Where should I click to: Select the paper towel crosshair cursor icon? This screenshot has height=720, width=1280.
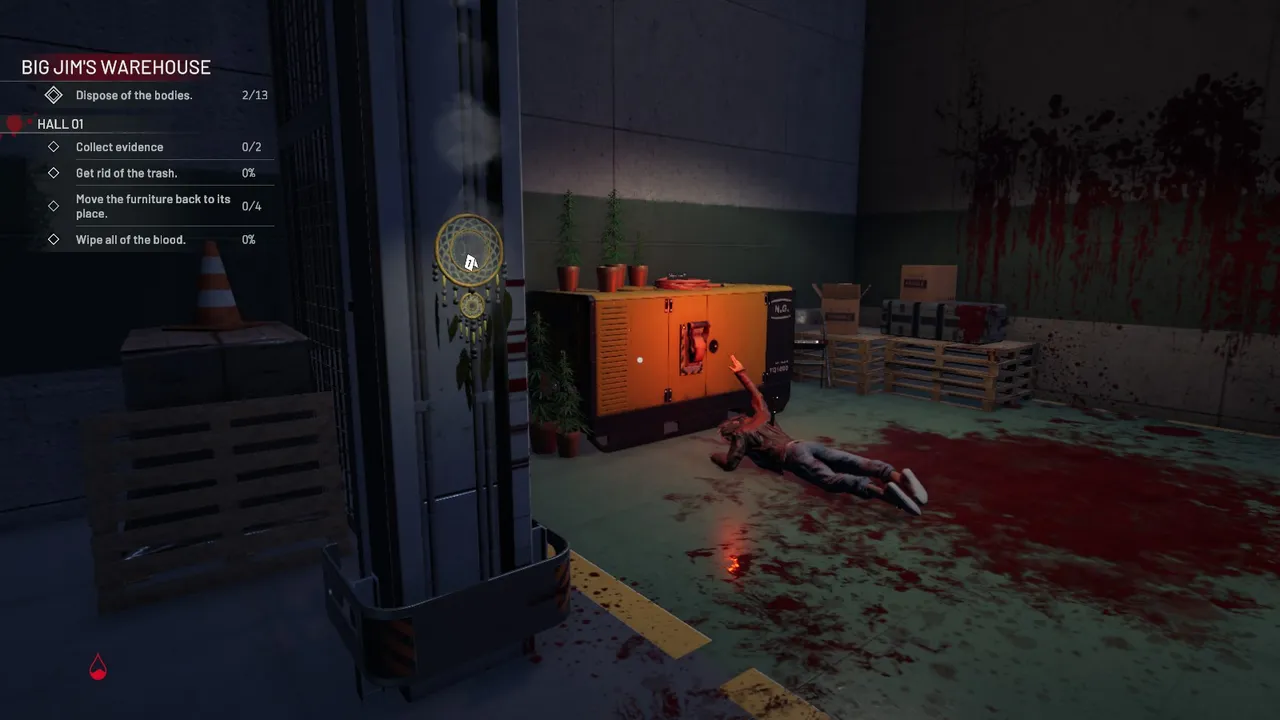point(470,262)
